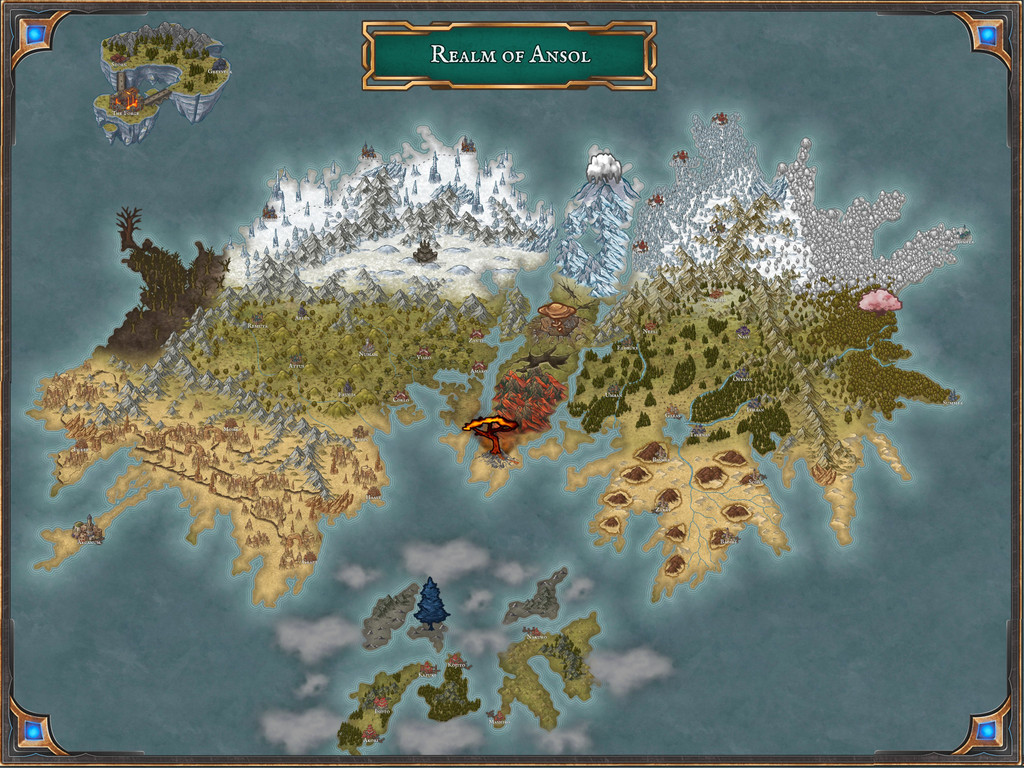Image resolution: width=1024 pixels, height=768 pixels.
Task: Open the Otreon town marker
Action: [x=742, y=373]
